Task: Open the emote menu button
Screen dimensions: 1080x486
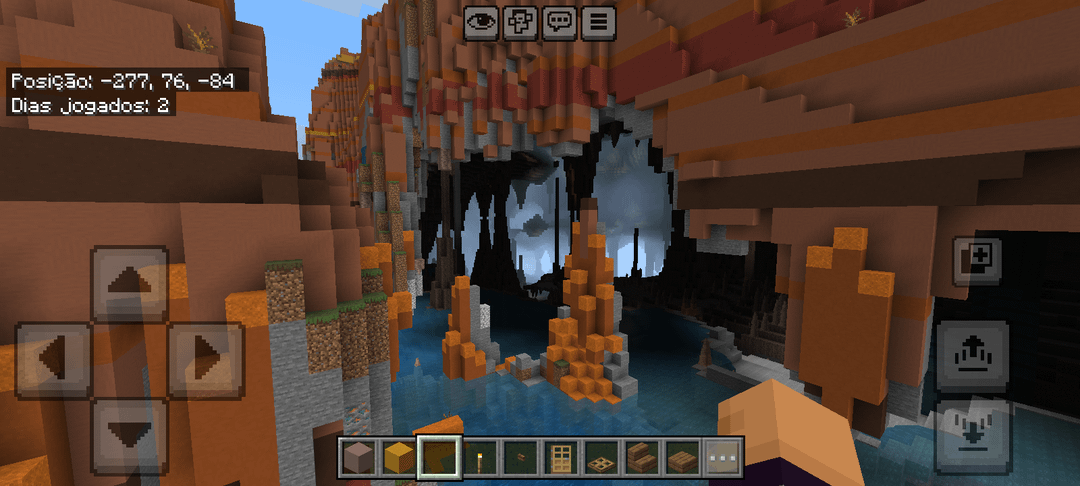Action: click(x=520, y=21)
